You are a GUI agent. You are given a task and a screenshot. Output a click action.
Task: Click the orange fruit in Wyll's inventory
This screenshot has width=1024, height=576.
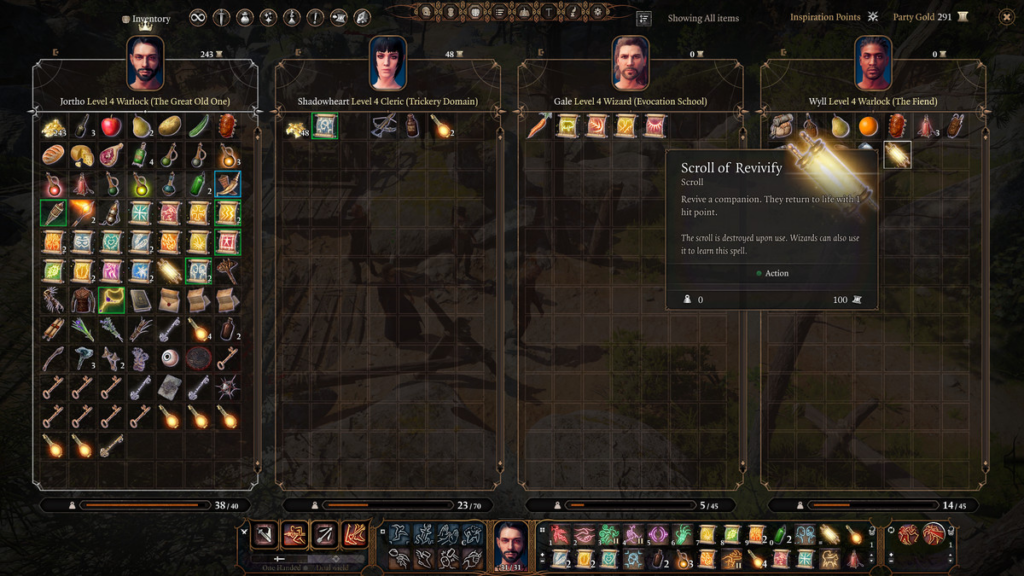868,127
